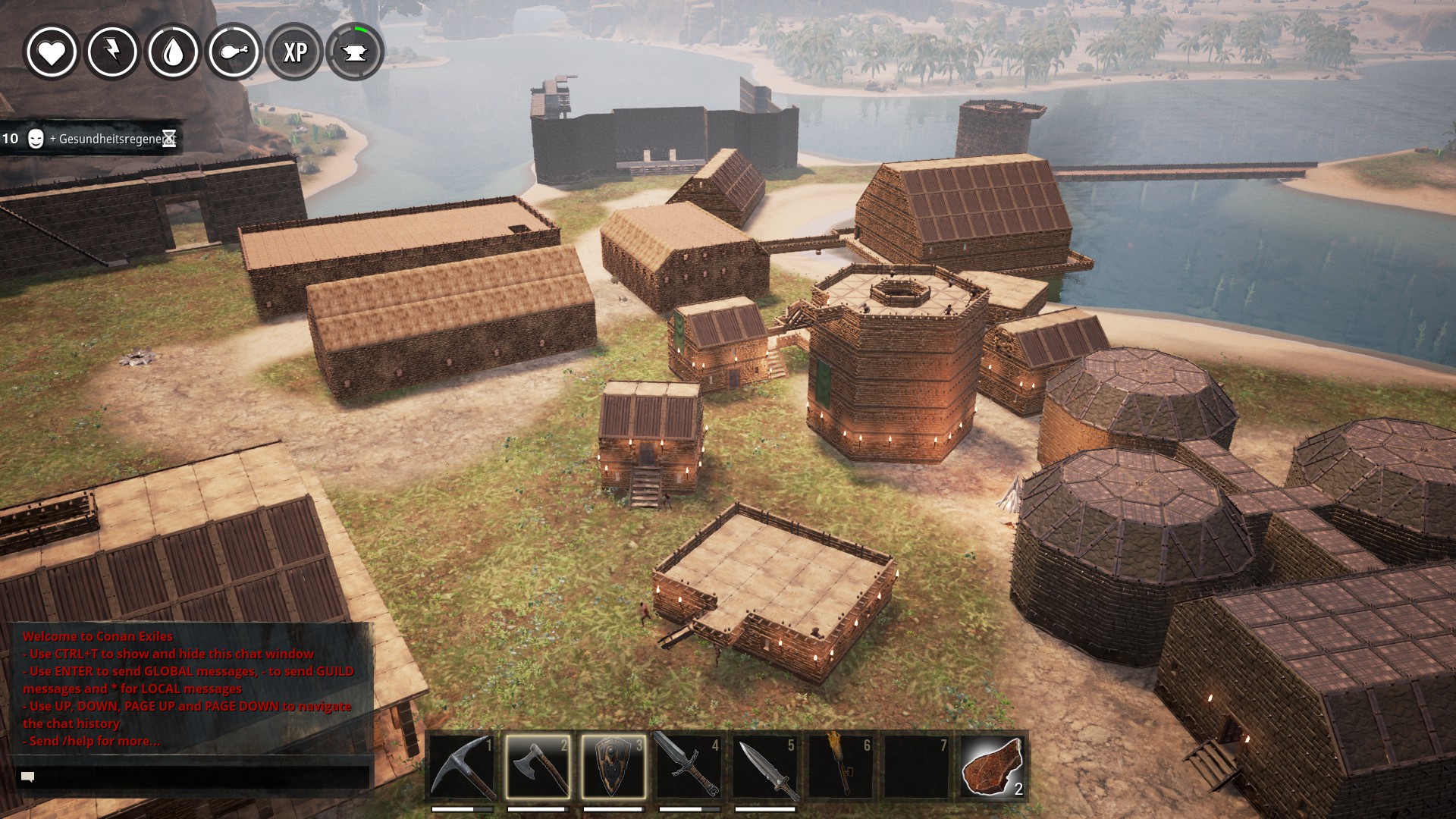Click the anvil crafting progress icon

coord(355,52)
